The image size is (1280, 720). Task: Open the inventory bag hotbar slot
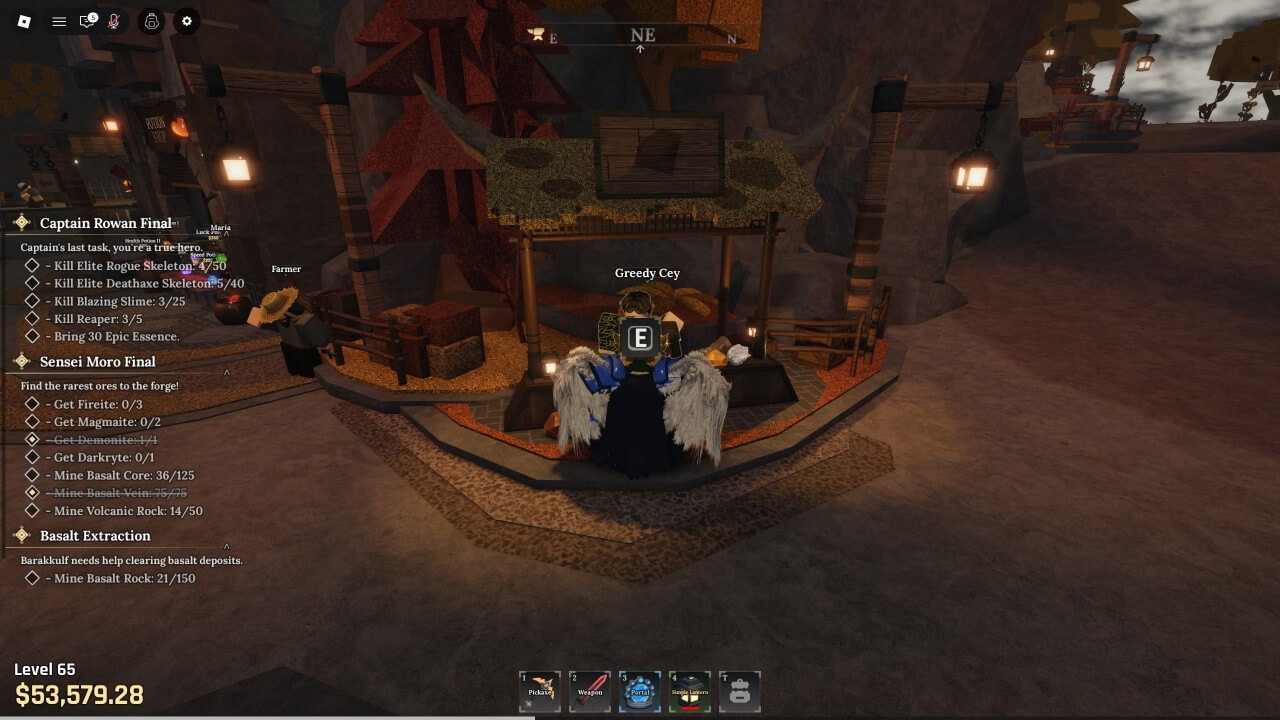[x=740, y=691]
